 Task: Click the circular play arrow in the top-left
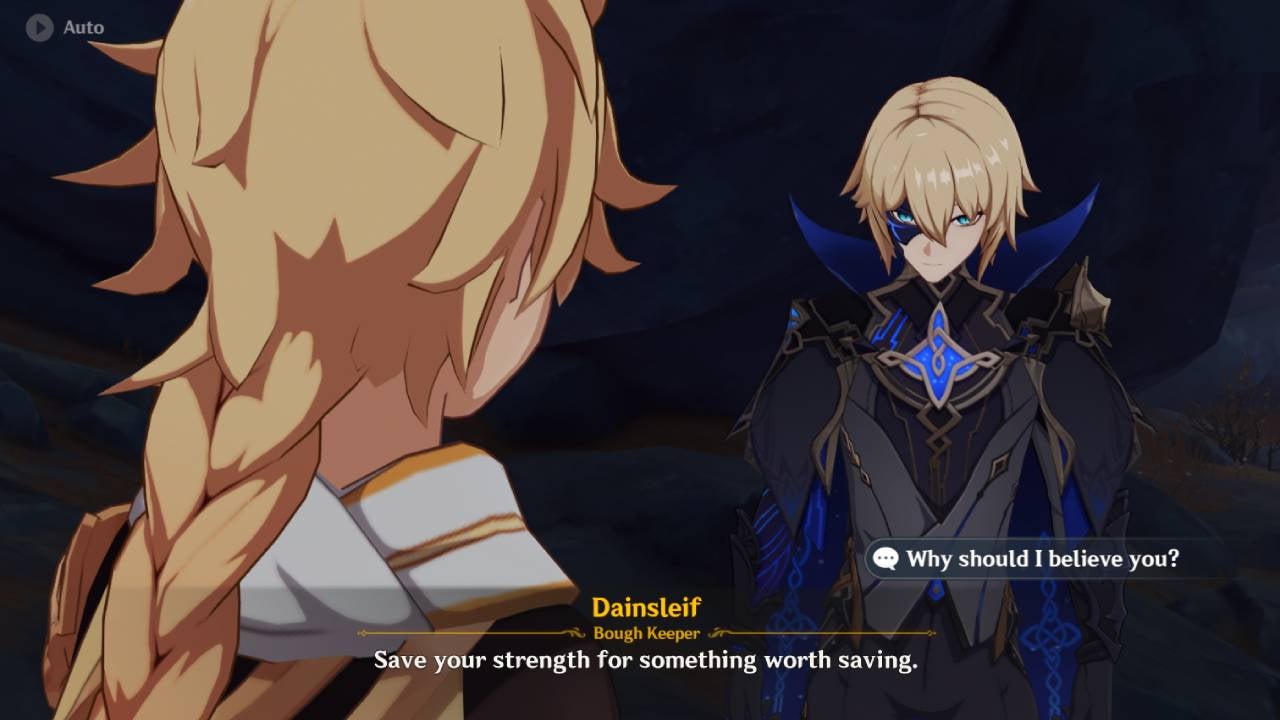(x=38, y=27)
